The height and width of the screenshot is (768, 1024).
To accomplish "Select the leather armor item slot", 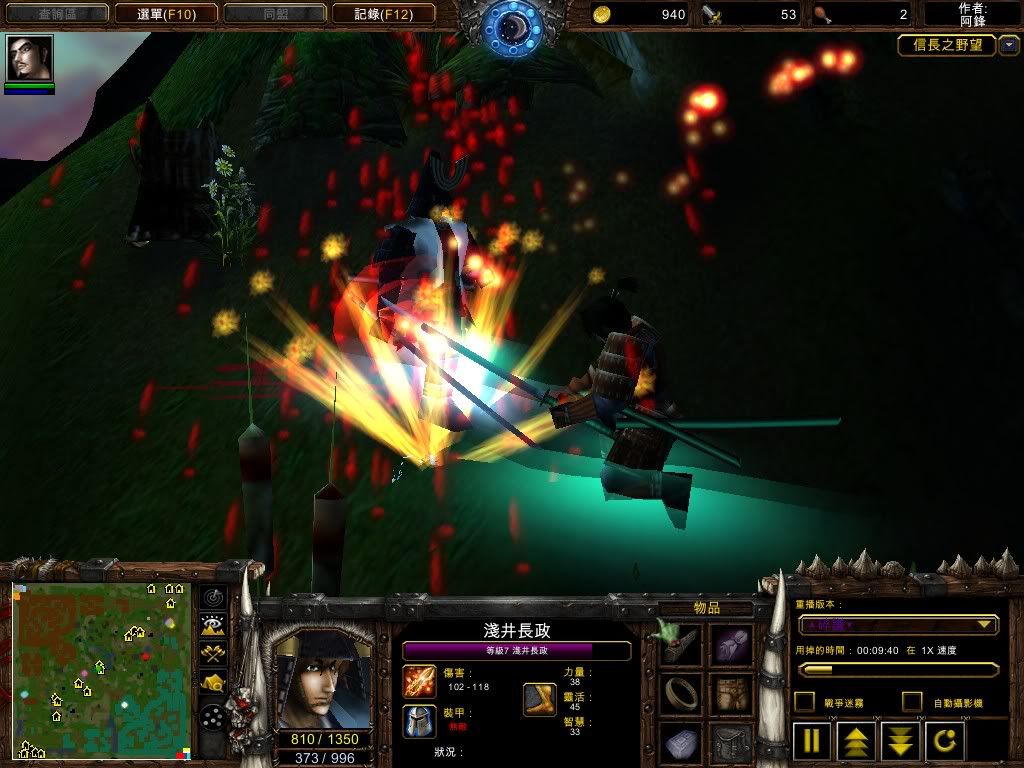I will 731,694.
